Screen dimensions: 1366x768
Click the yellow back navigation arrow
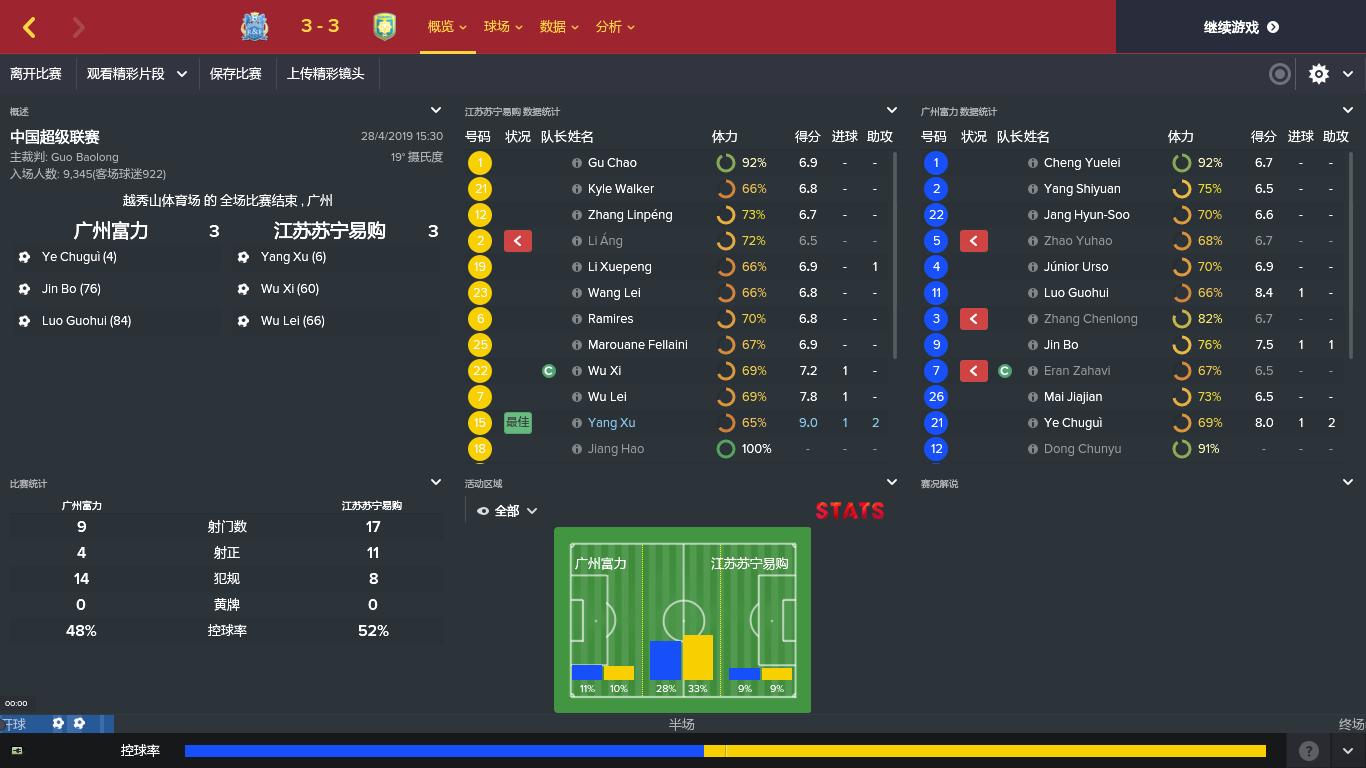[28, 27]
